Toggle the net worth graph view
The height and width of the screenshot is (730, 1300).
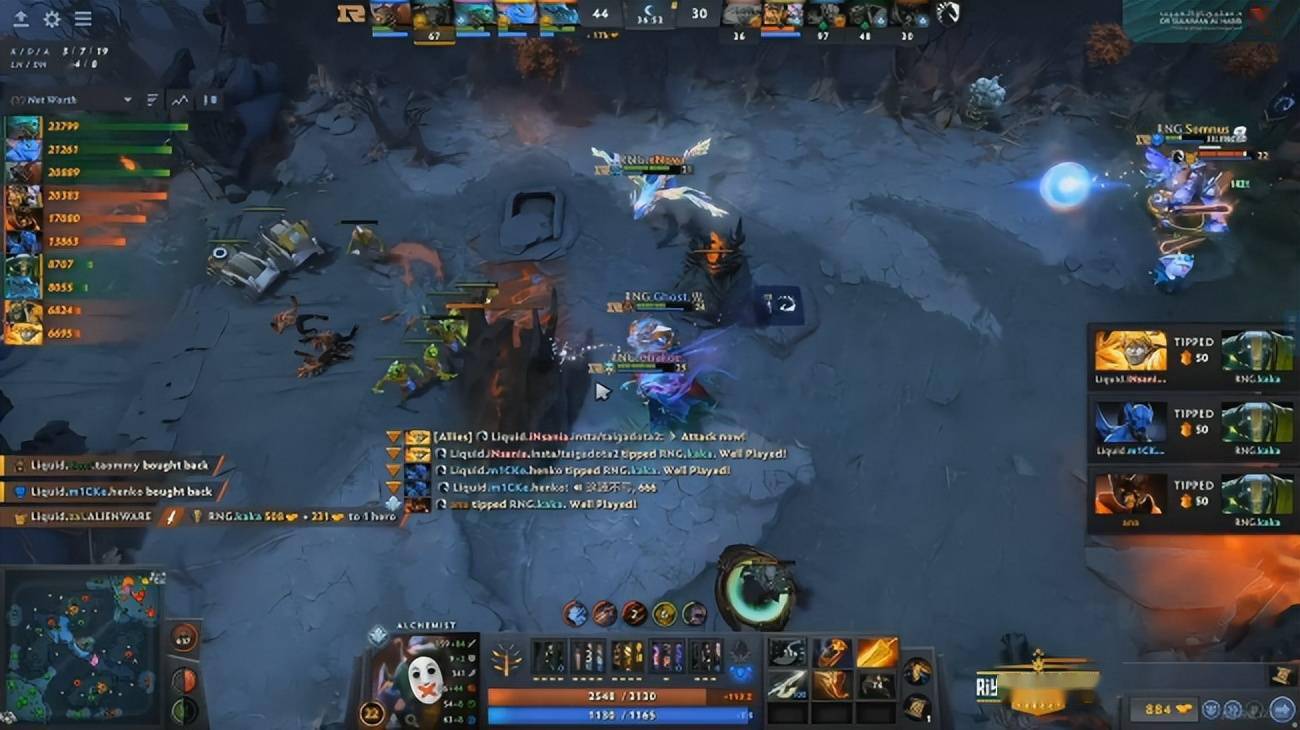179,99
